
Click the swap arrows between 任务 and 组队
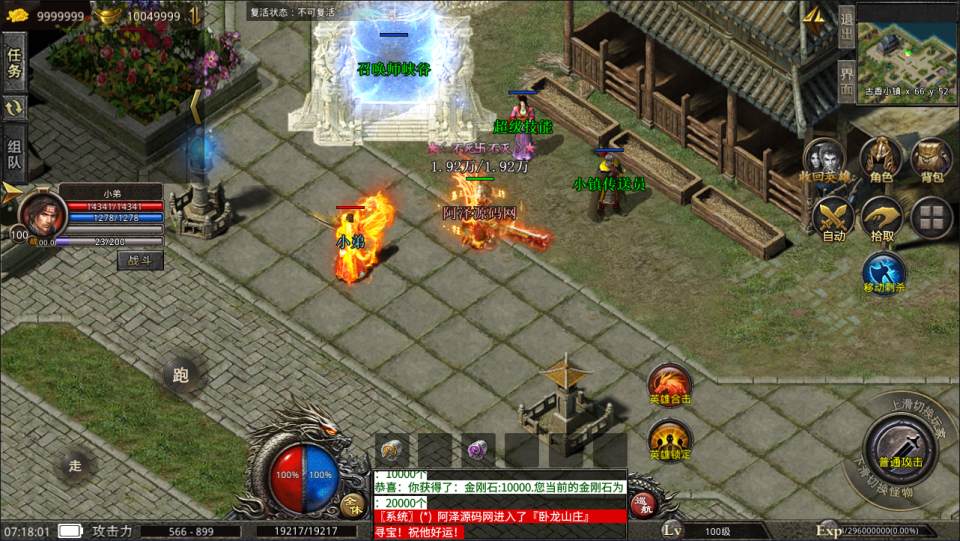[14, 108]
